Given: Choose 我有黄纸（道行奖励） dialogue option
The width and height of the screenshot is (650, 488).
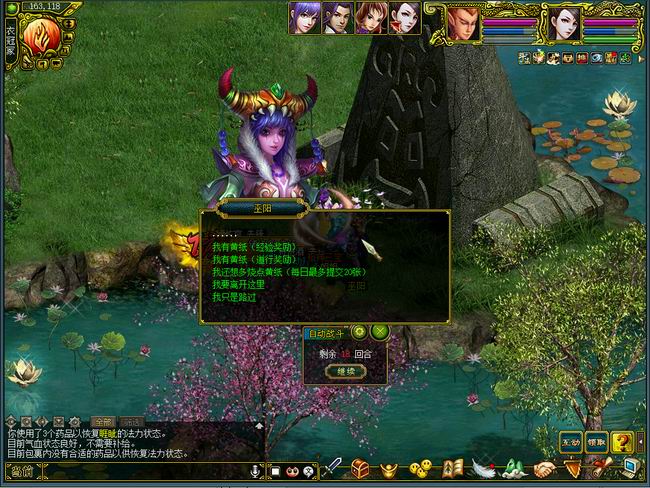Looking at the screenshot, I should [x=254, y=259].
